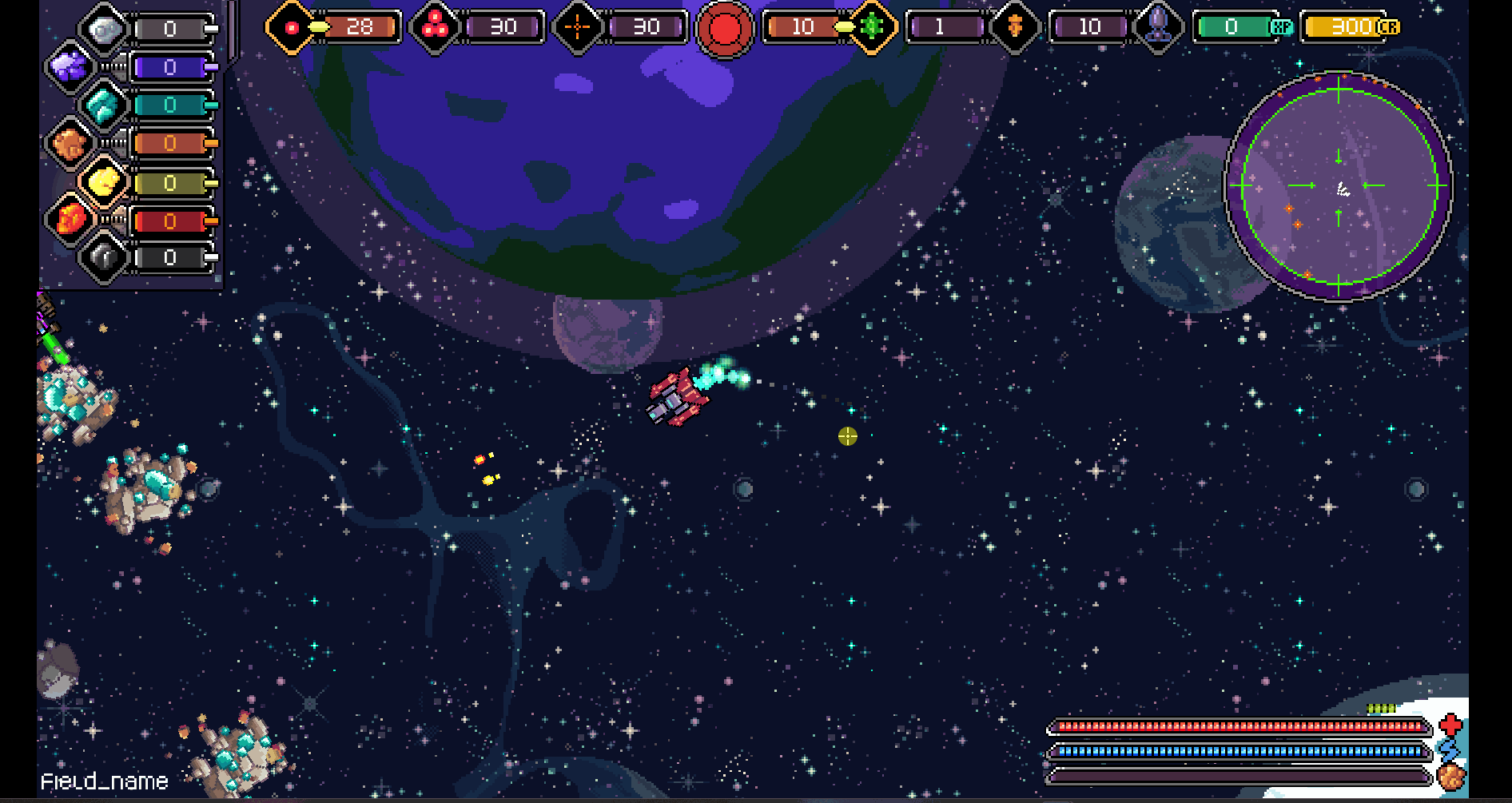Choose the purple crystal resource icon
The height and width of the screenshot is (803, 1512).
click(x=70, y=66)
